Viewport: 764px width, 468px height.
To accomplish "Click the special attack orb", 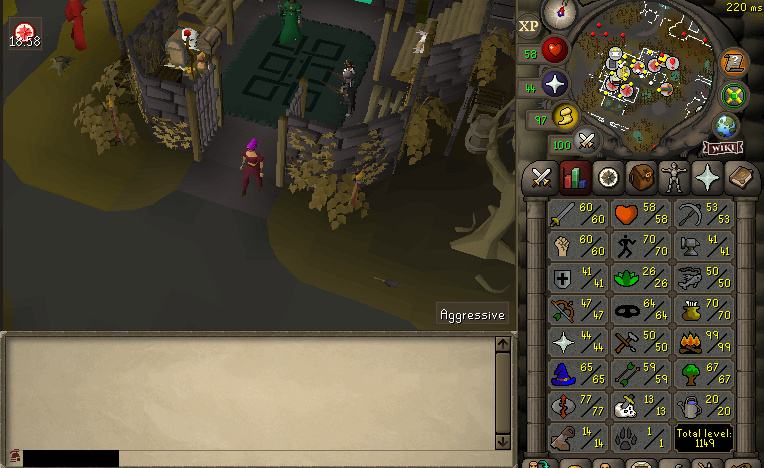I will [x=587, y=141].
